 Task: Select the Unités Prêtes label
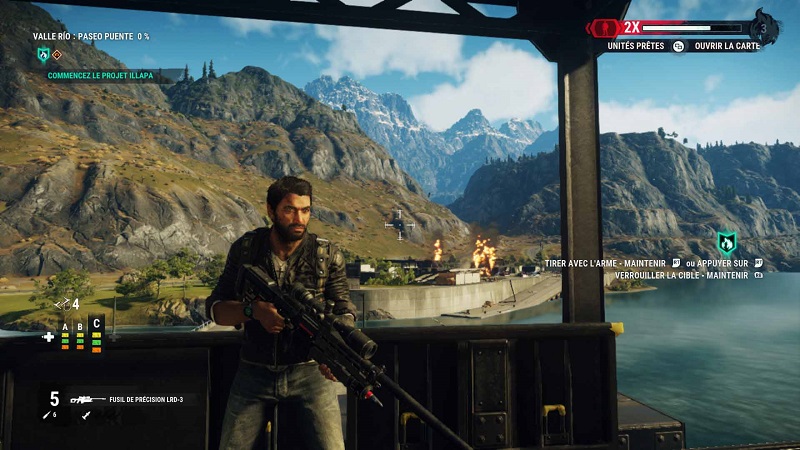[x=635, y=46]
